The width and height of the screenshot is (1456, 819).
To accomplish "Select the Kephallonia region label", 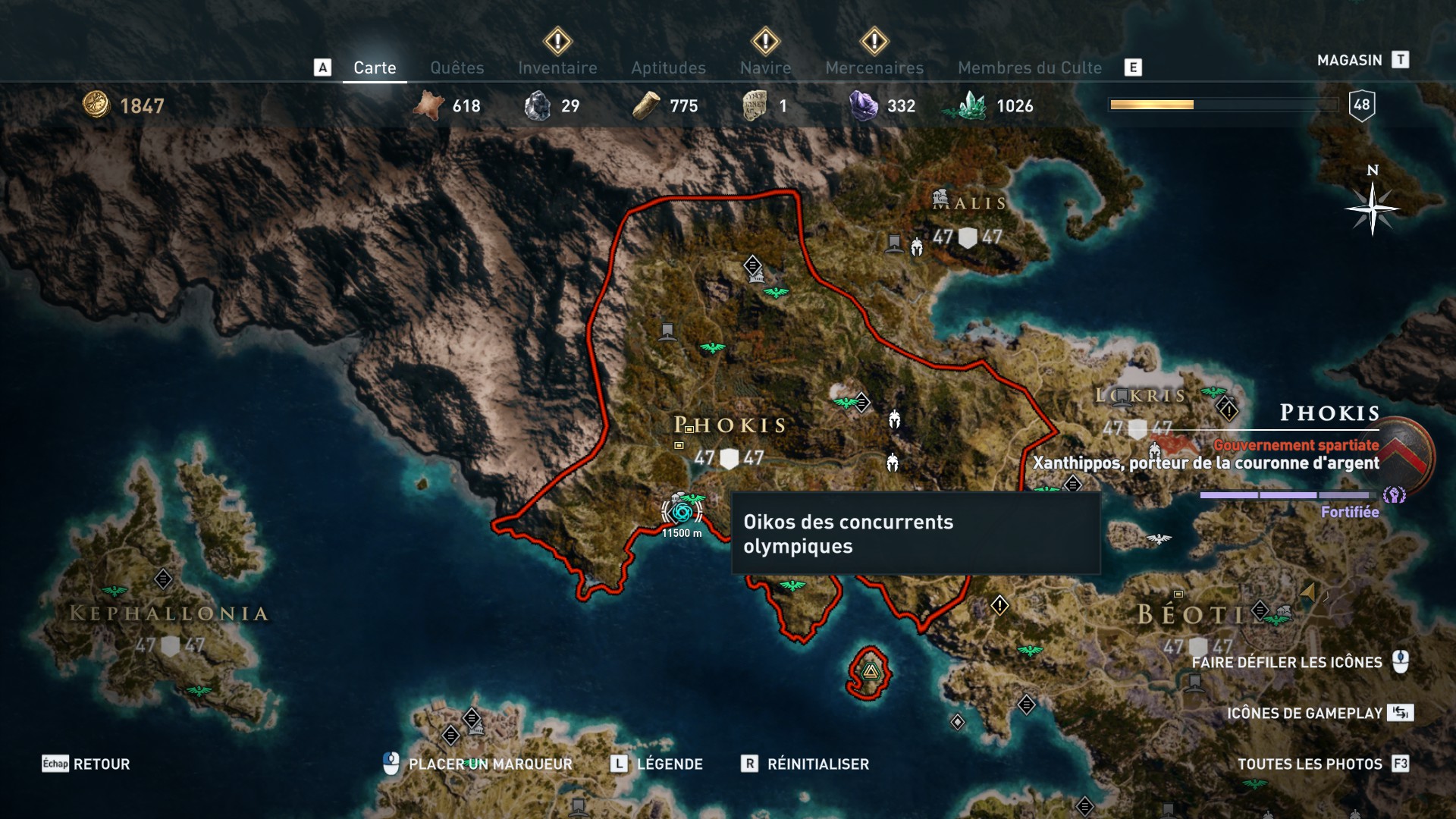I will point(169,613).
